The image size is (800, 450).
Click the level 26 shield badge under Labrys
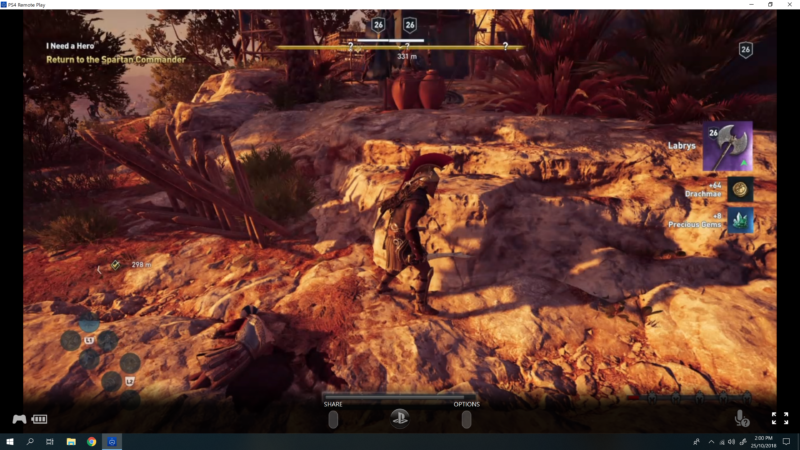(x=746, y=49)
